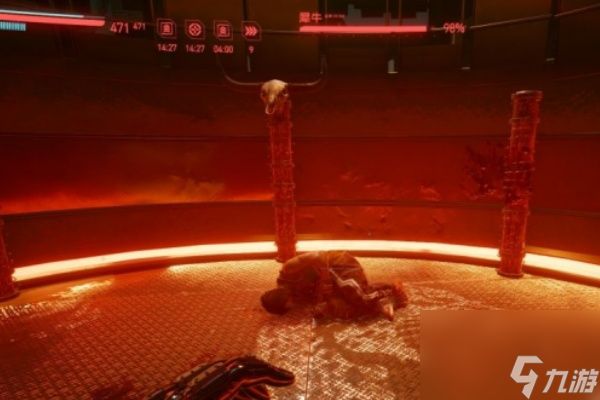Inspect the buff icon with 04:00 timer
The width and height of the screenshot is (600, 400).
click(x=223, y=30)
